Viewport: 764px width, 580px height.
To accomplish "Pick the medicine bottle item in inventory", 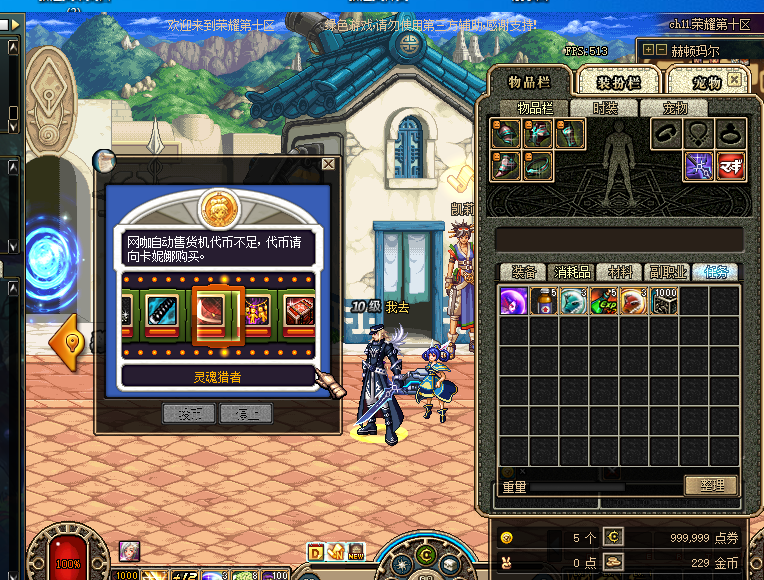I will [x=544, y=301].
